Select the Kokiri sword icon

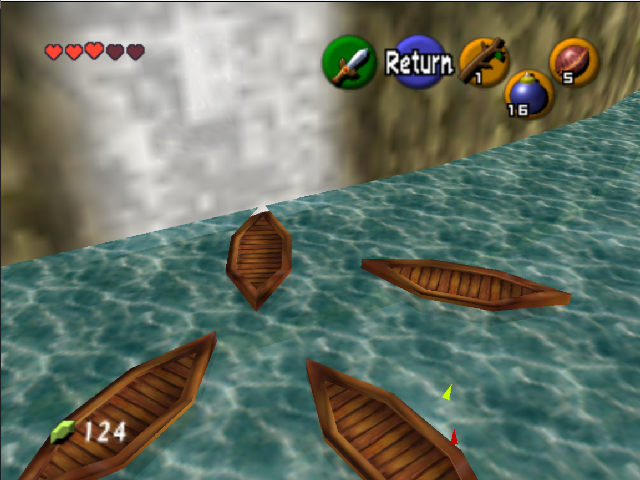[x=349, y=63]
